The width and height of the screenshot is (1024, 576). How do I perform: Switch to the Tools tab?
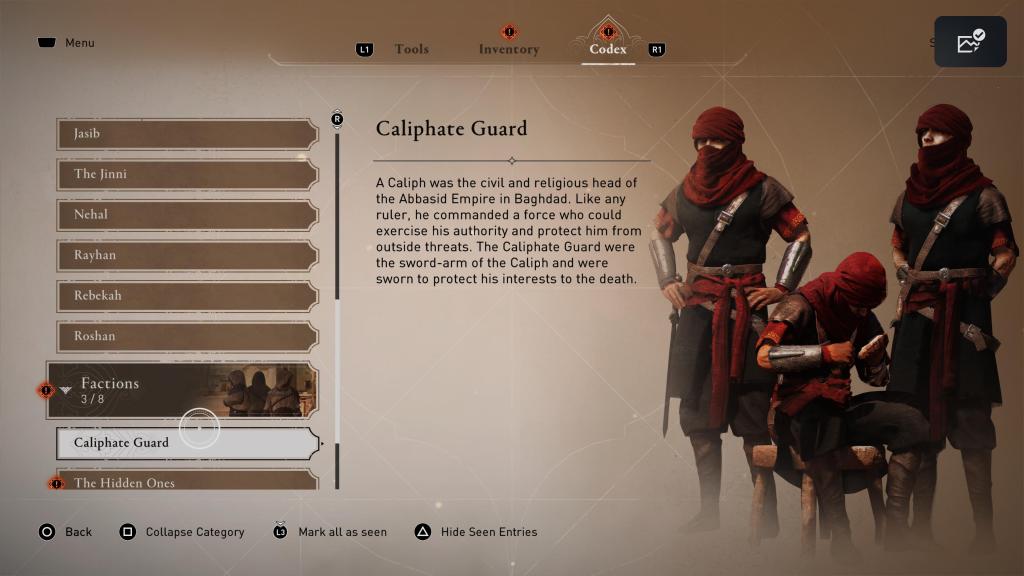point(411,49)
